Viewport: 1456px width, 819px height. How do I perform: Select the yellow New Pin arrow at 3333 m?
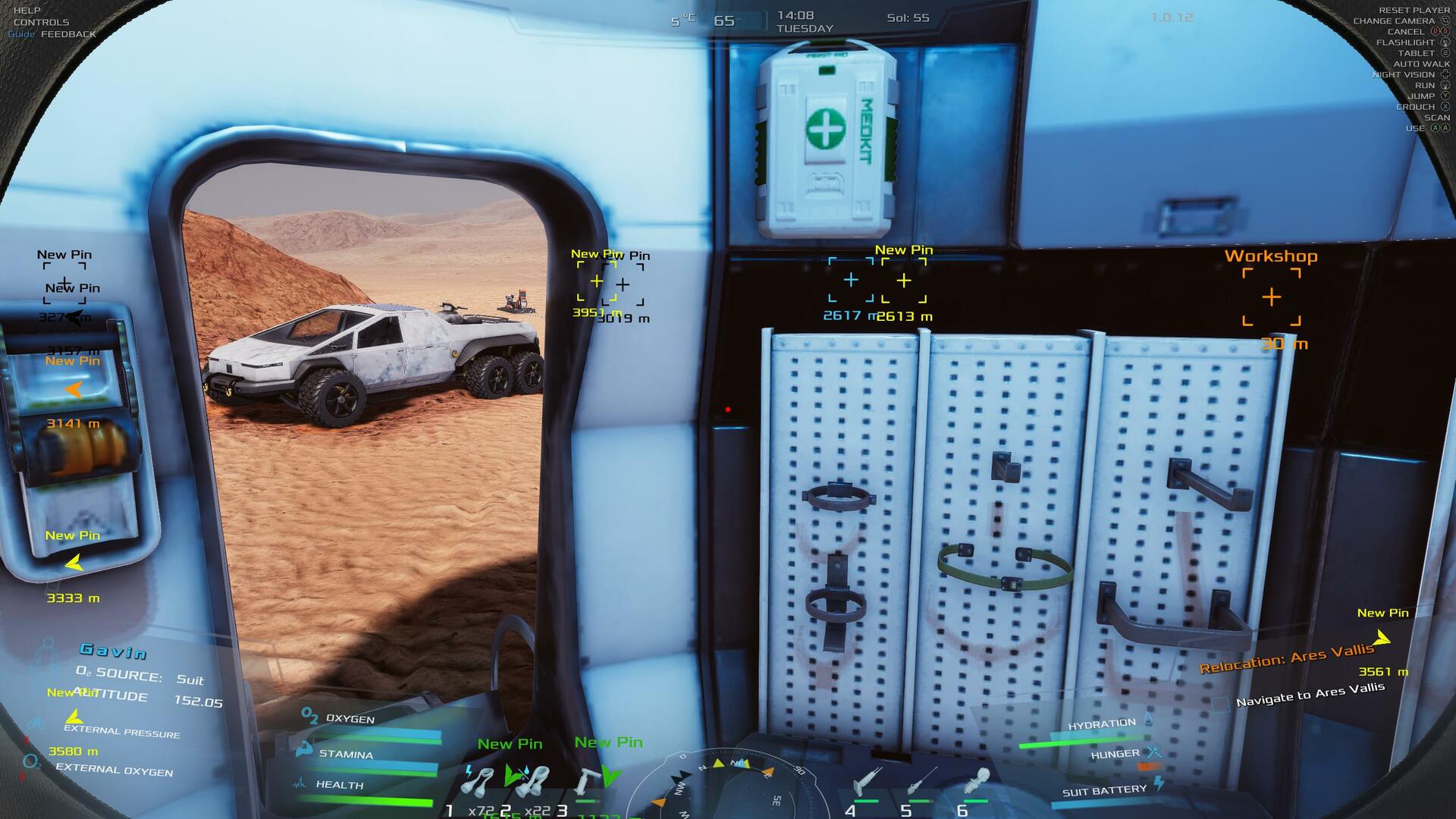(x=74, y=563)
